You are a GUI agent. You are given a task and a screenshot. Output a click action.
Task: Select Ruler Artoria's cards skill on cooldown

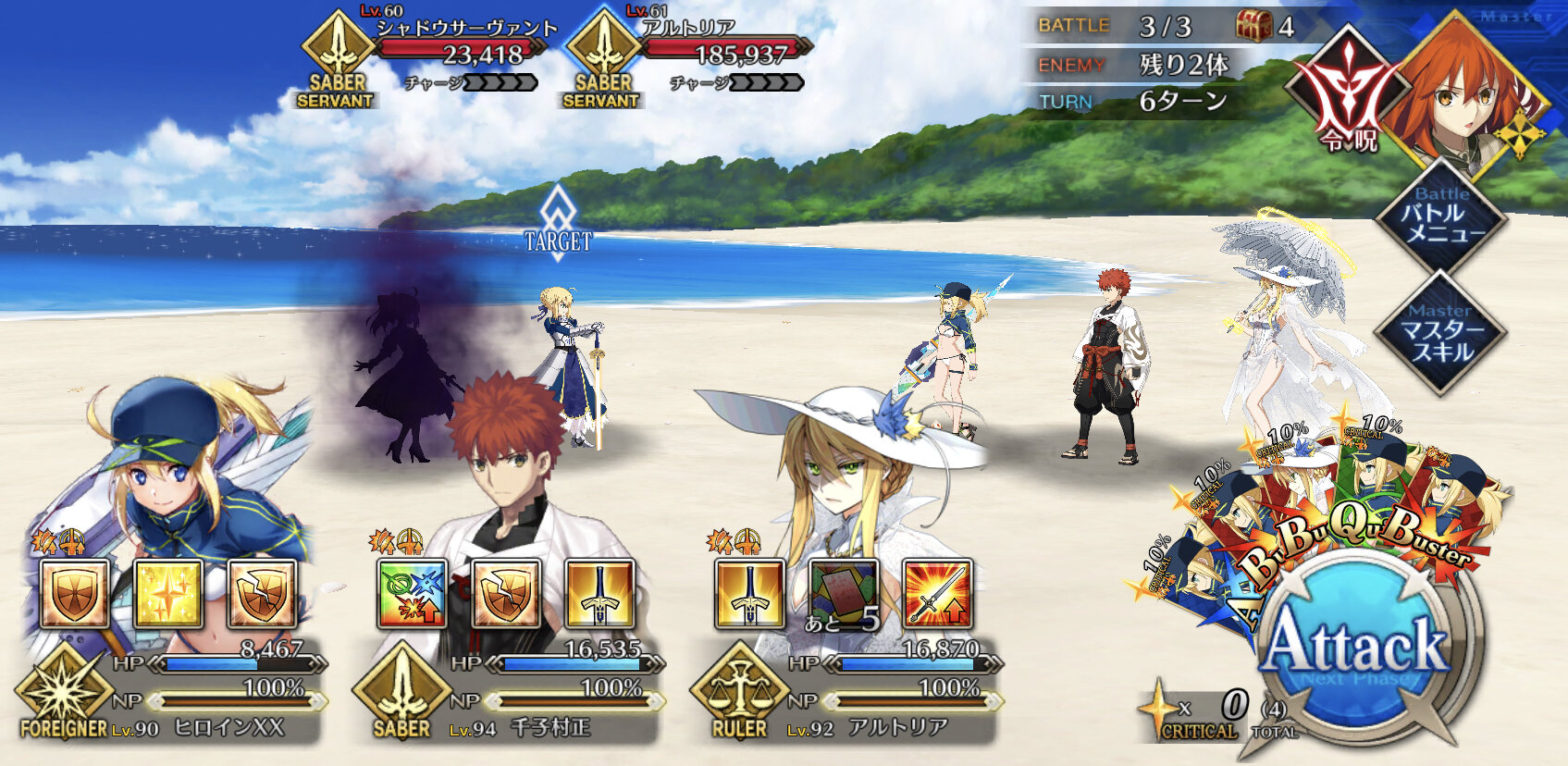point(844,594)
